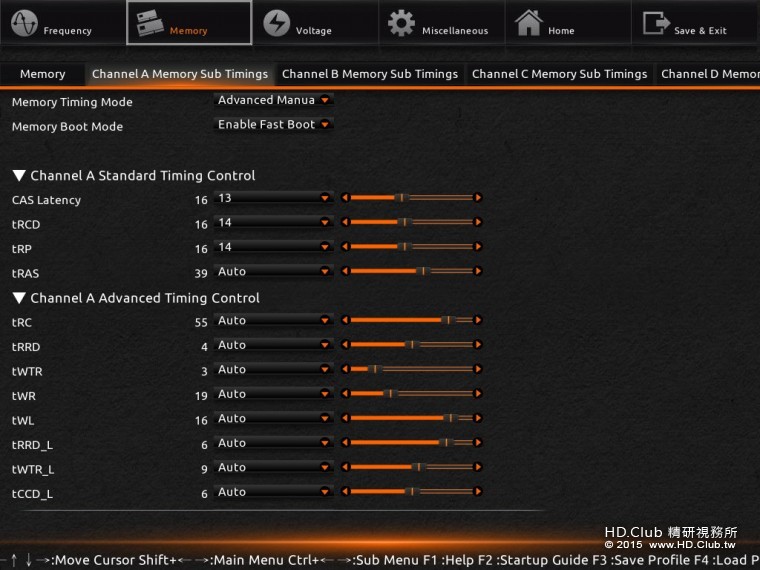Switch to the Voltage section

[x=298, y=24]
